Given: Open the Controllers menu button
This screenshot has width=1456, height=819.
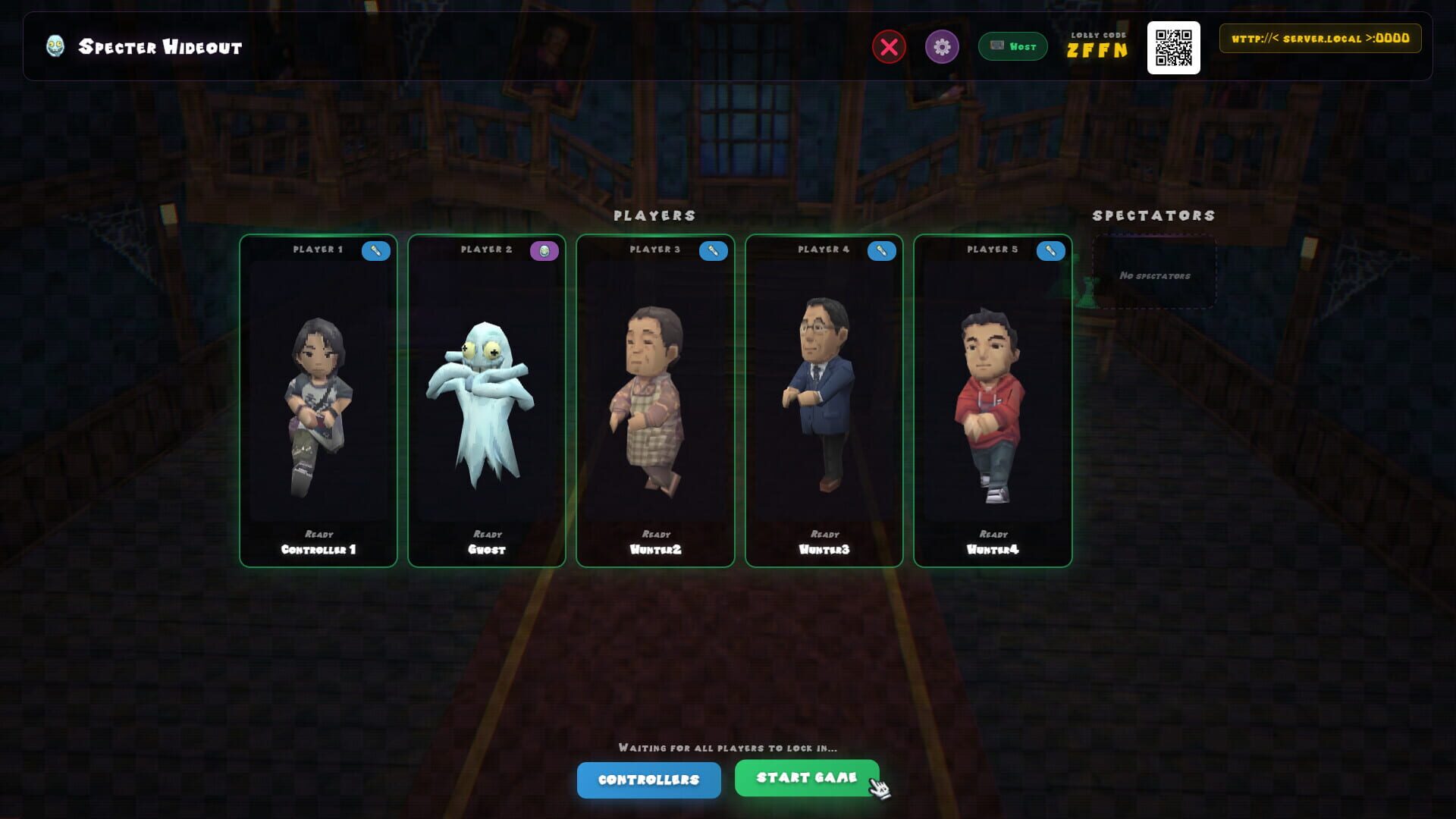Looking at the screenshot, I should [649, 780].
